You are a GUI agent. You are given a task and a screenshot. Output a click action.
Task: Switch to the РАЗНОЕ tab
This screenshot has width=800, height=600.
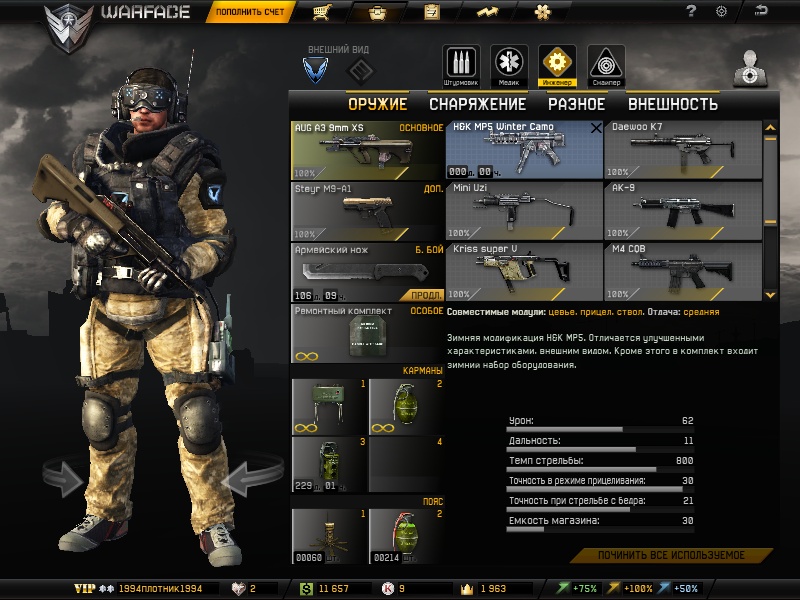(x=576, y=104)
